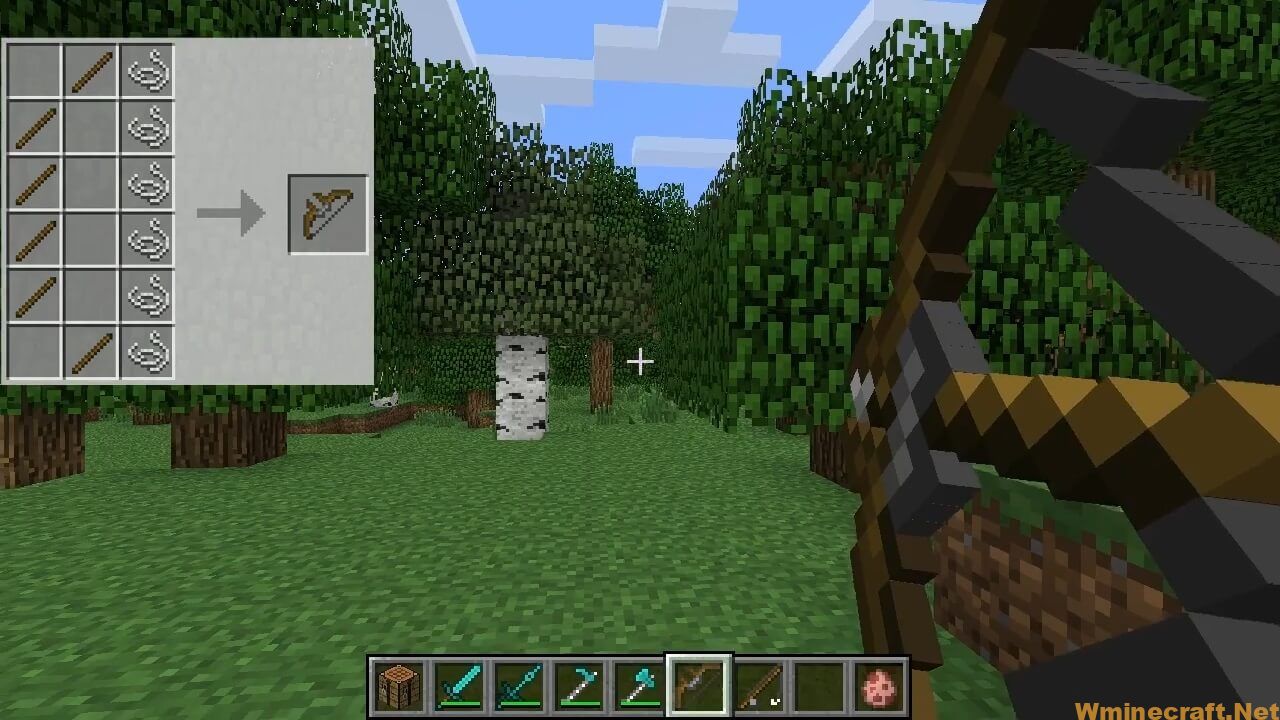This screenshot has width=1280, height=720.
Task: Select the diamond pickaxe in the hotbar
Action: click(x=578, y=688)
